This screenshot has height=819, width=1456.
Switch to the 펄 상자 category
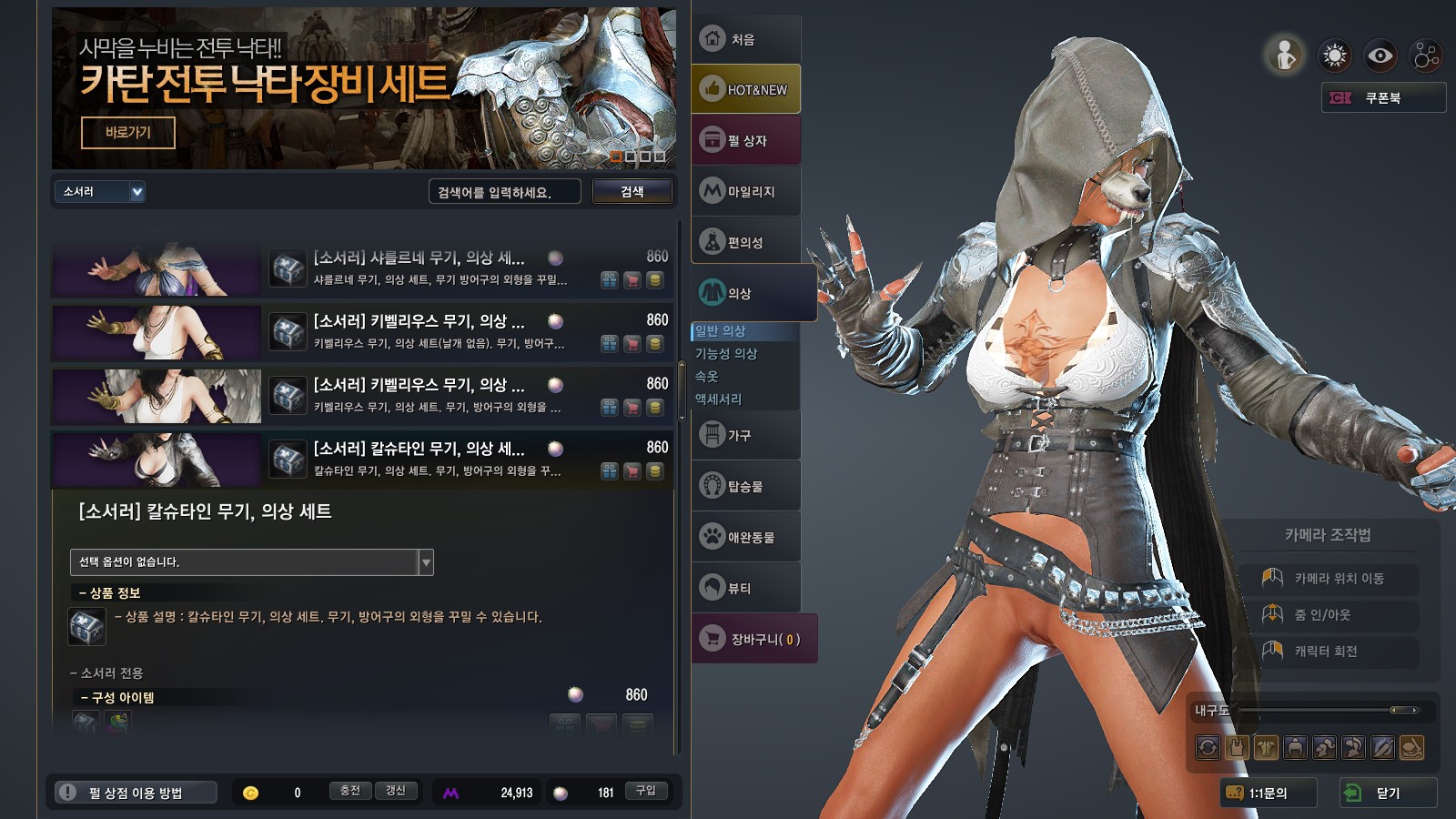(745, 140)
